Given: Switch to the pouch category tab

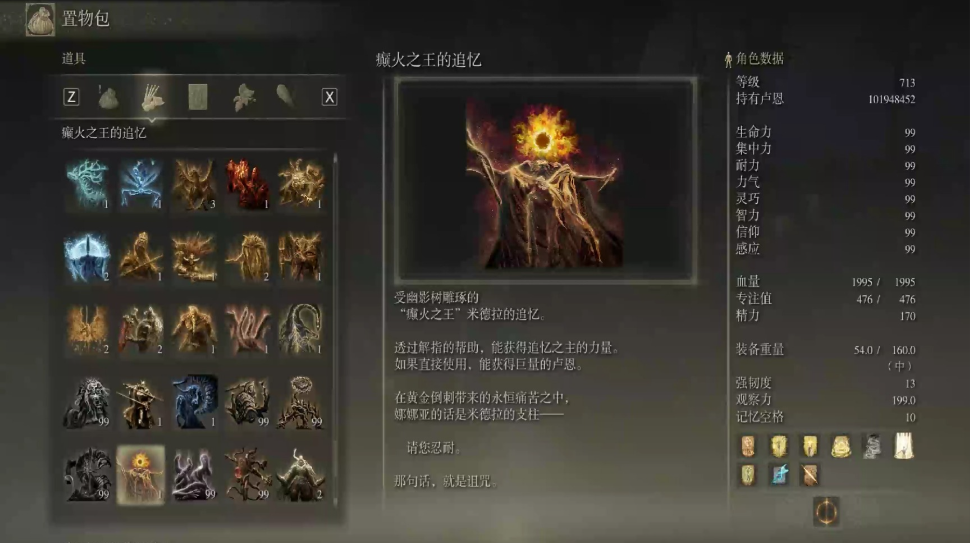Looking at the screenshot, I should coord(108,97).
